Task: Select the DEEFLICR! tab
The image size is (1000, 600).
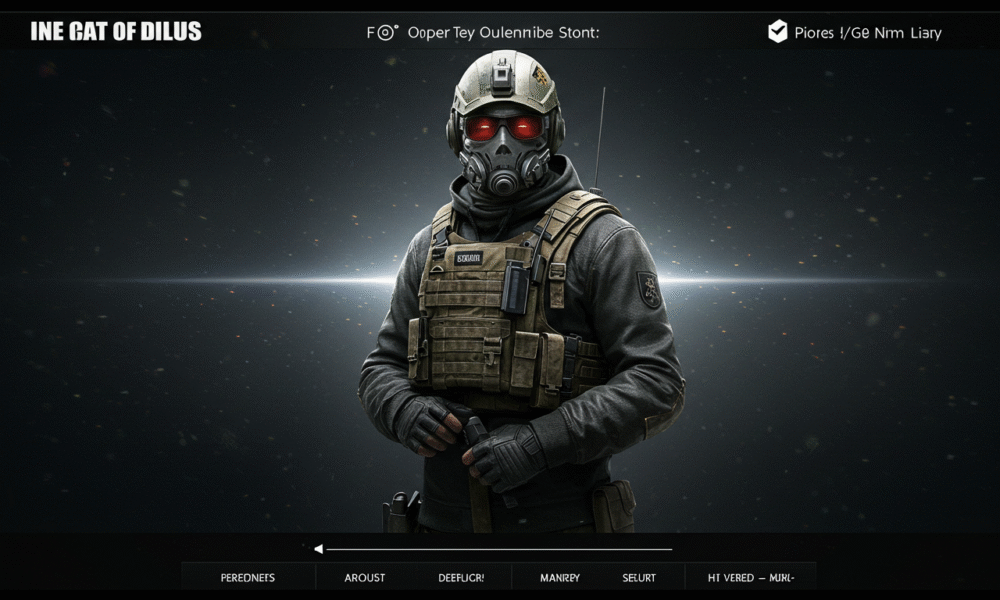Action: click(x=461, y=577)
